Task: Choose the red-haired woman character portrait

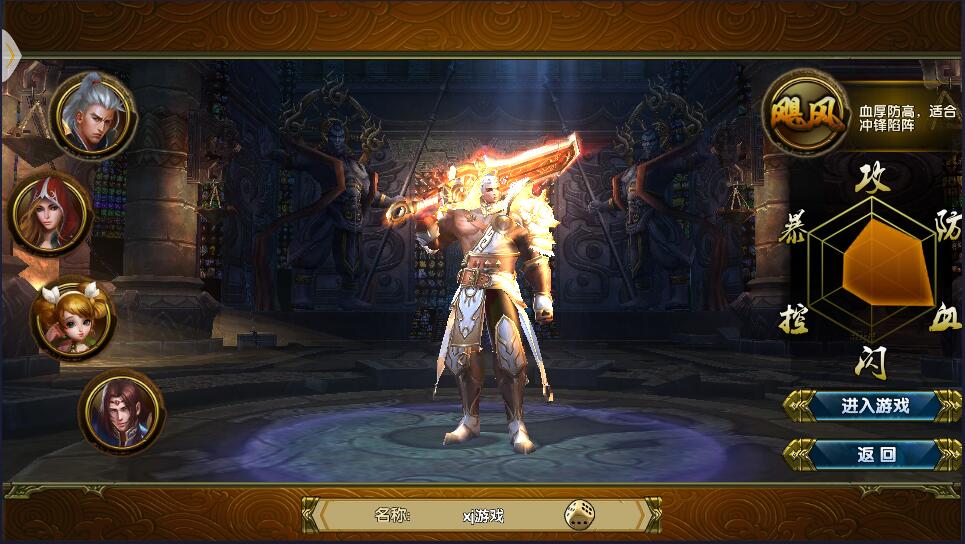Action: (51, 214)
